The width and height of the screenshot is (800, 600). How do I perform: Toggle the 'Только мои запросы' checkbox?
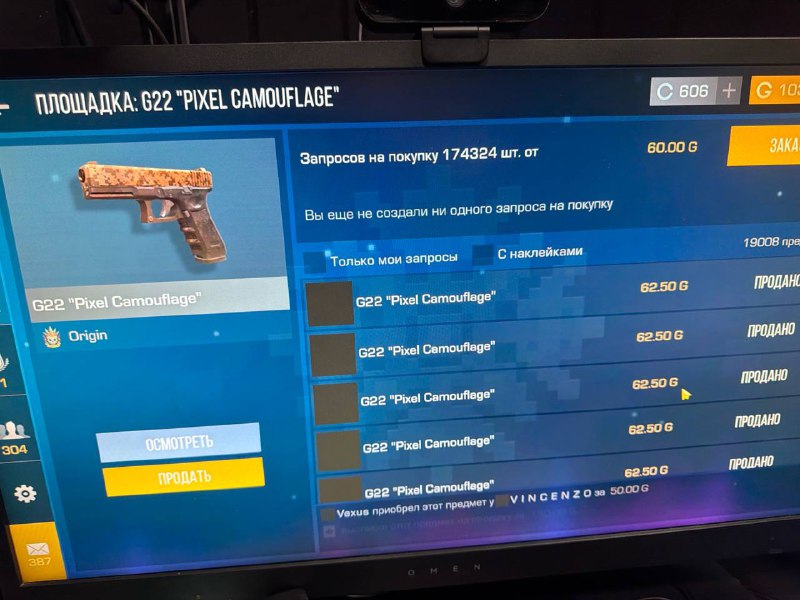(315, 260)
